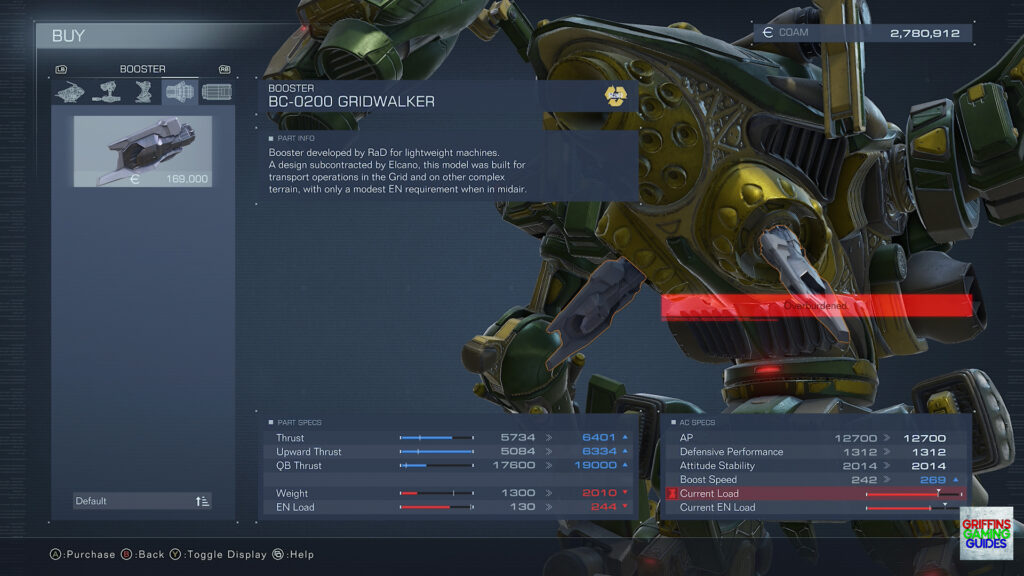
Task: Choose the cylinder-shaped part category tab
Action: 216,92
